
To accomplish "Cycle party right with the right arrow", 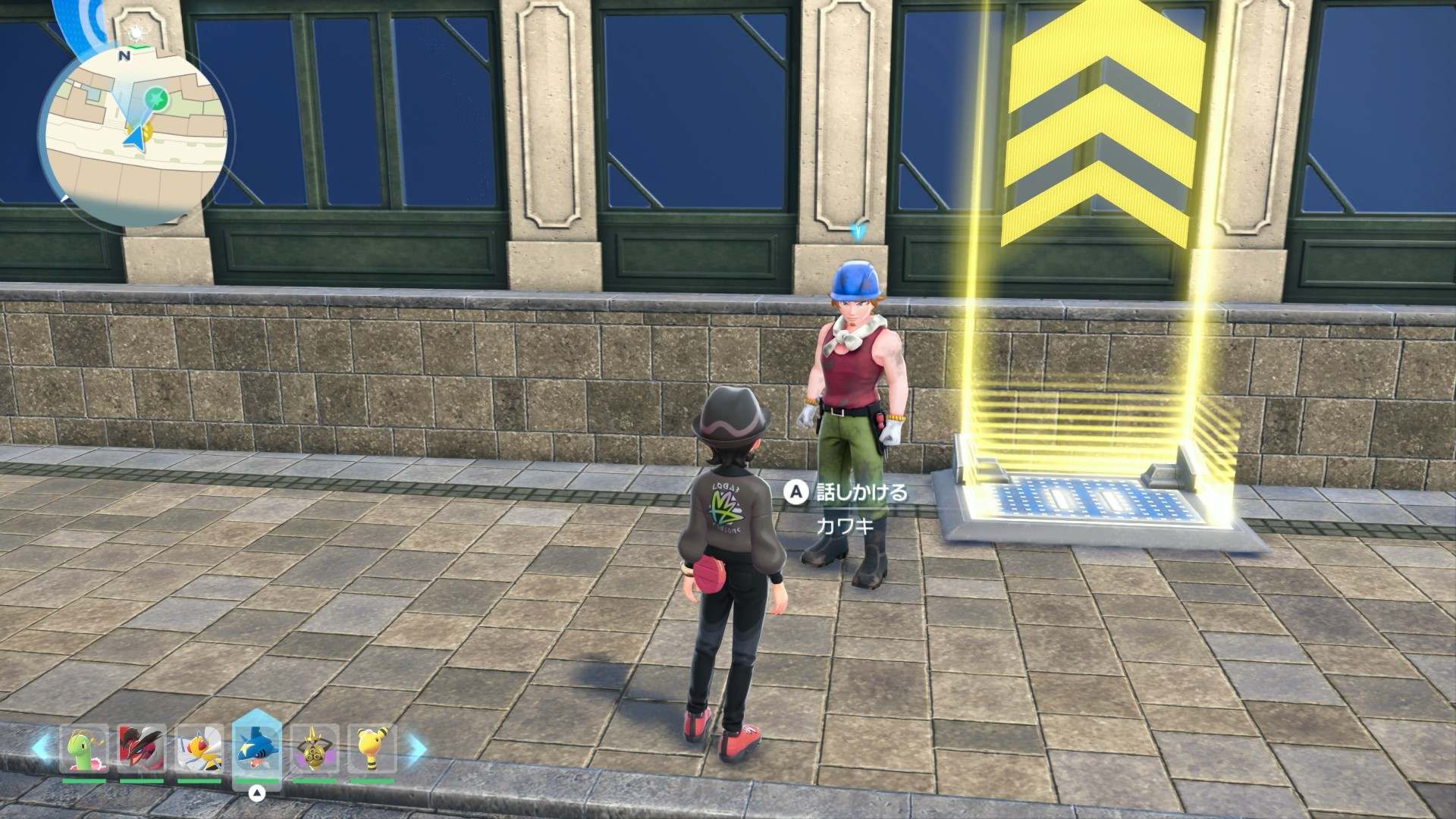I will click(416, 749).
